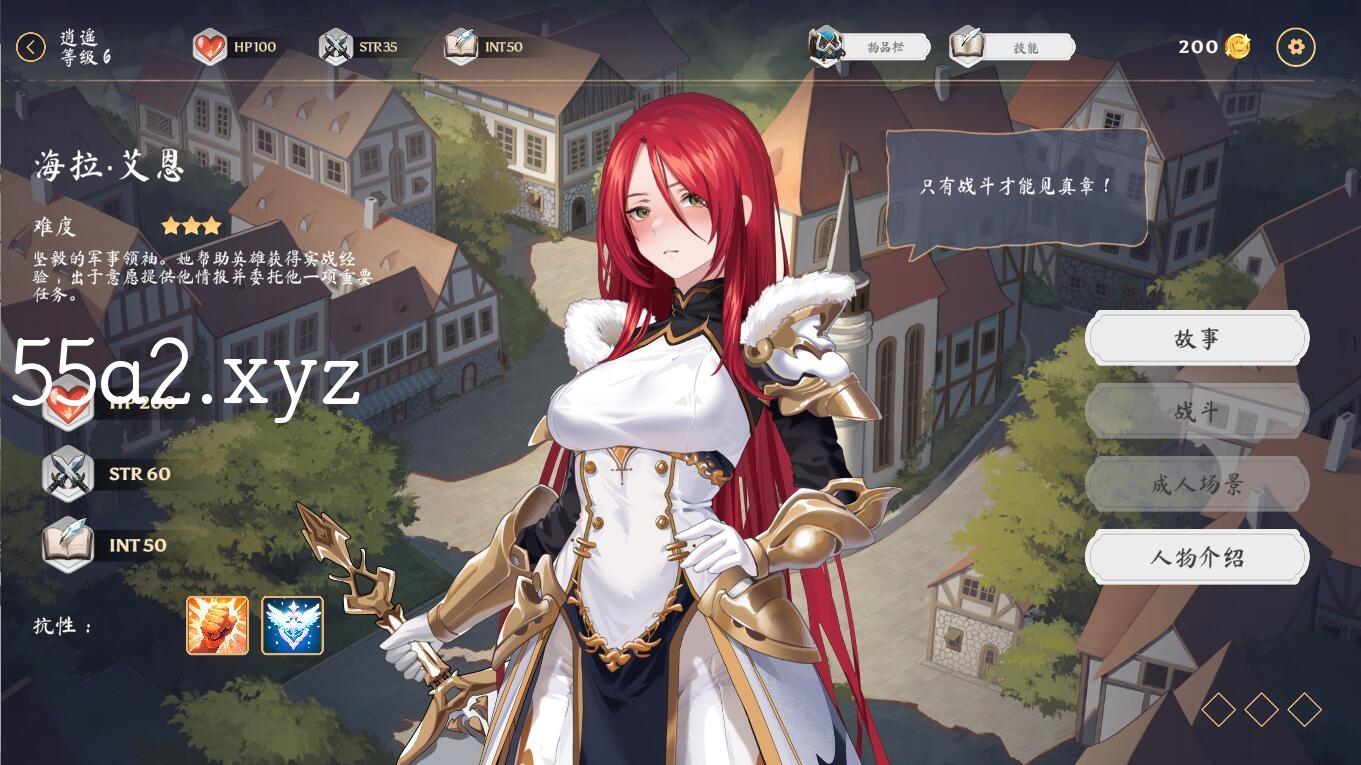
Task: Go back with the arrow button
Action: [x=31, y=47]
